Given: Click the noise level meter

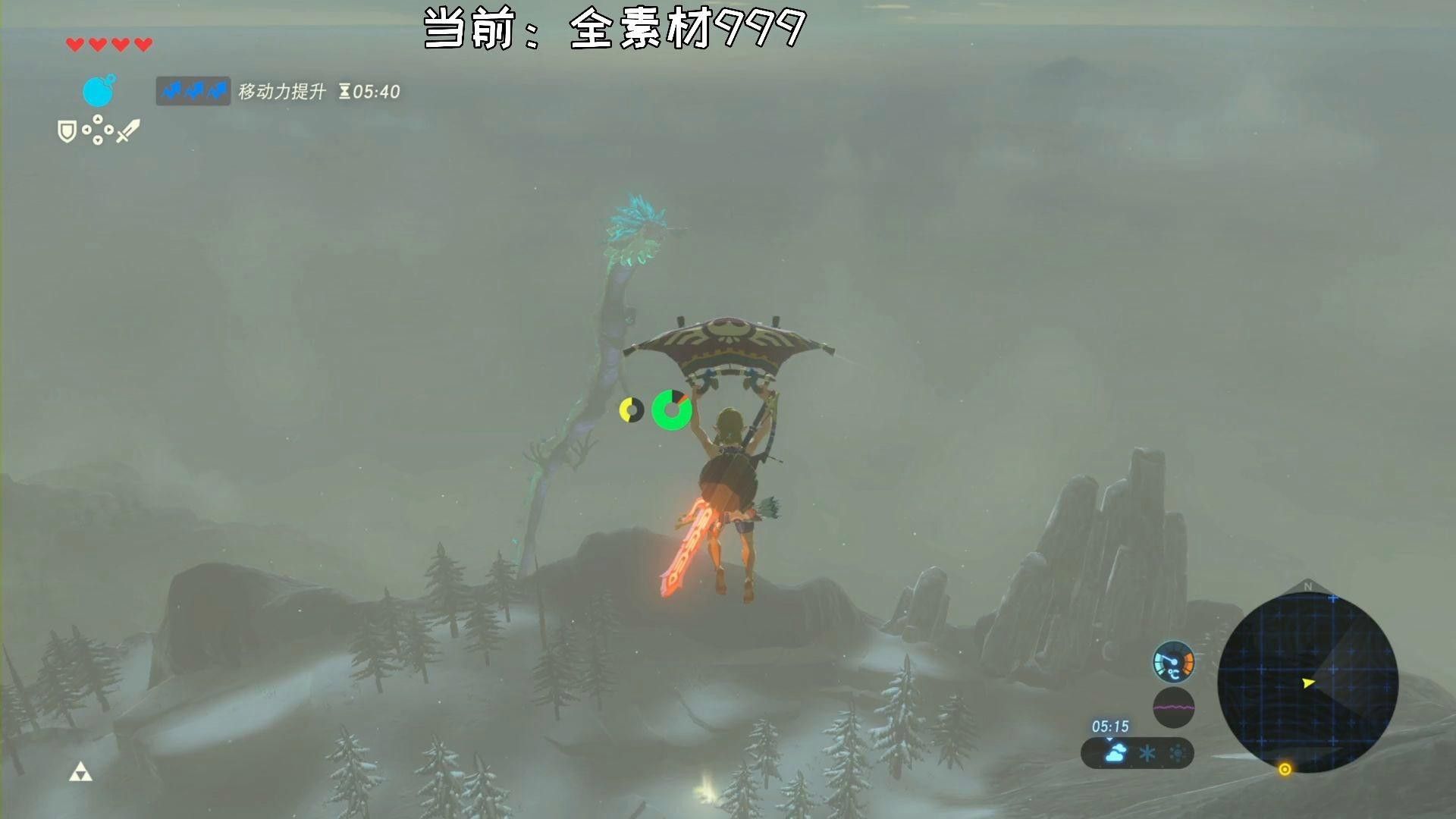Looking at the screenshot, I should [1173, 708].
